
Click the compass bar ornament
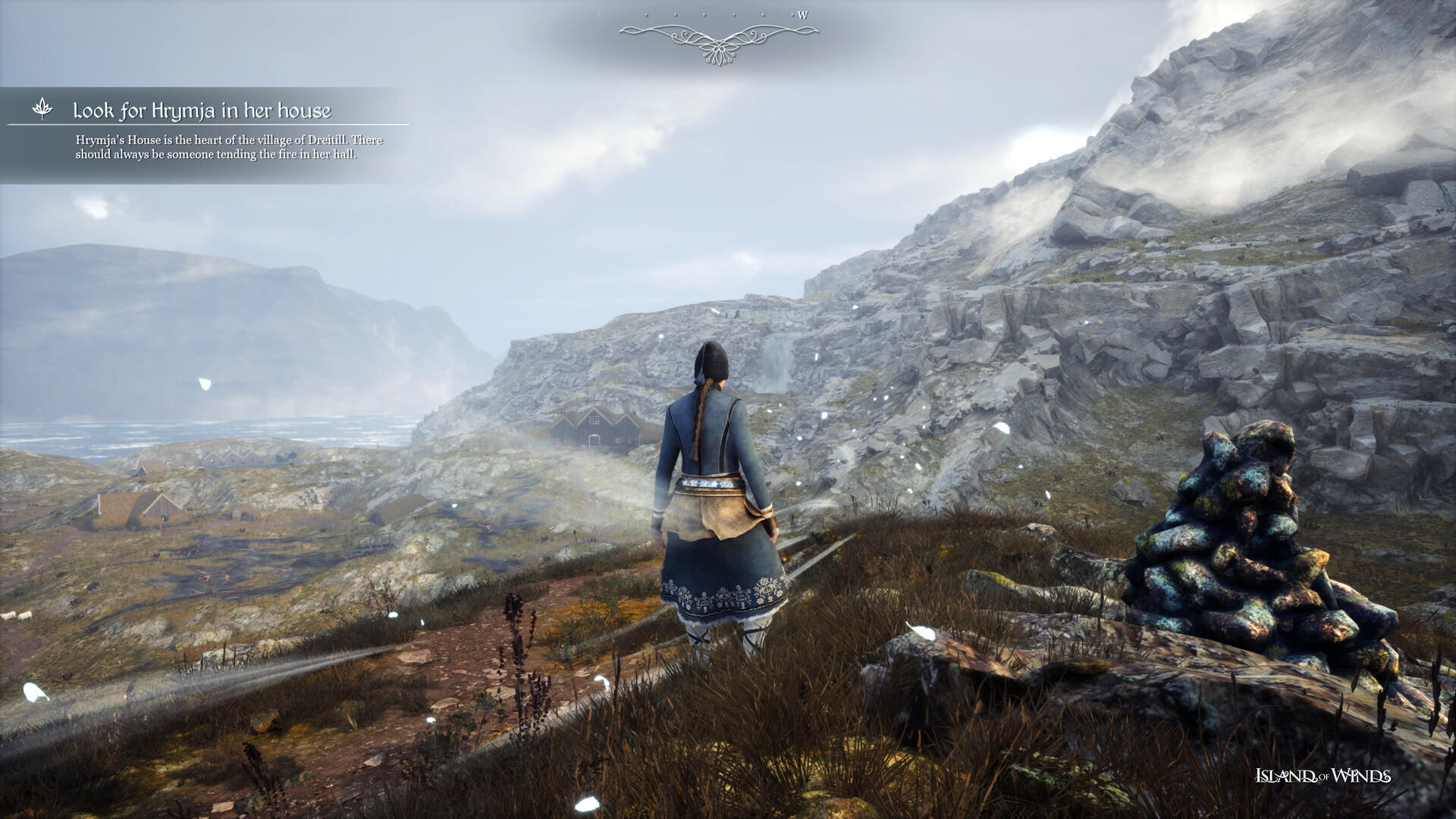[718, 39]
